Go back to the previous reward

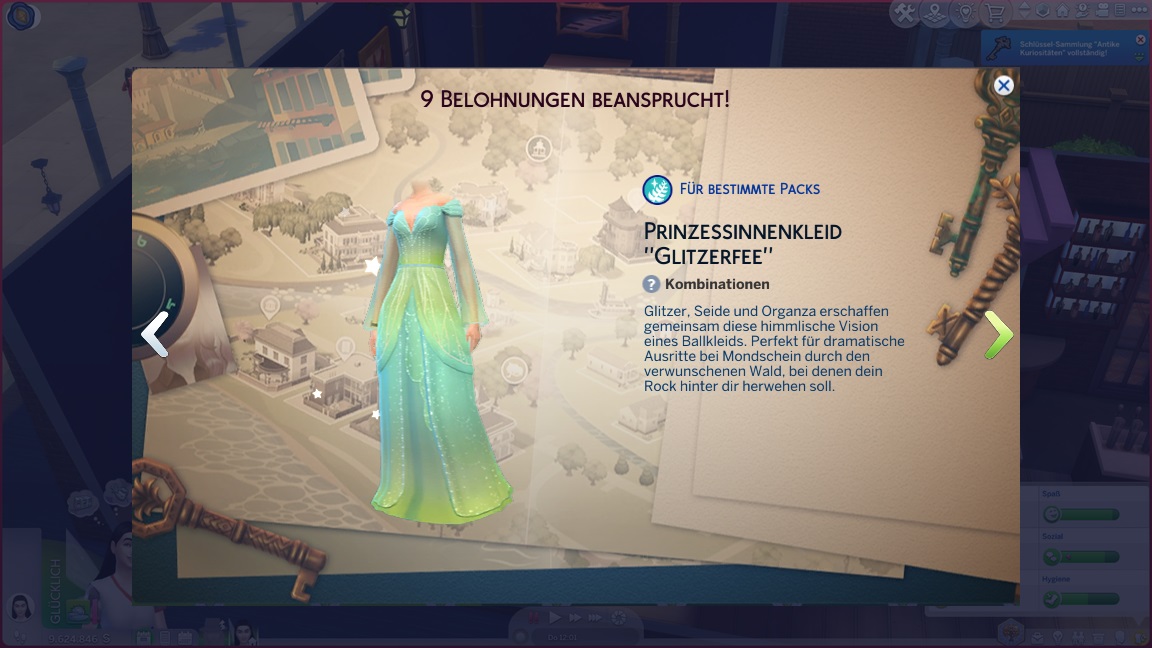[155, 335]
